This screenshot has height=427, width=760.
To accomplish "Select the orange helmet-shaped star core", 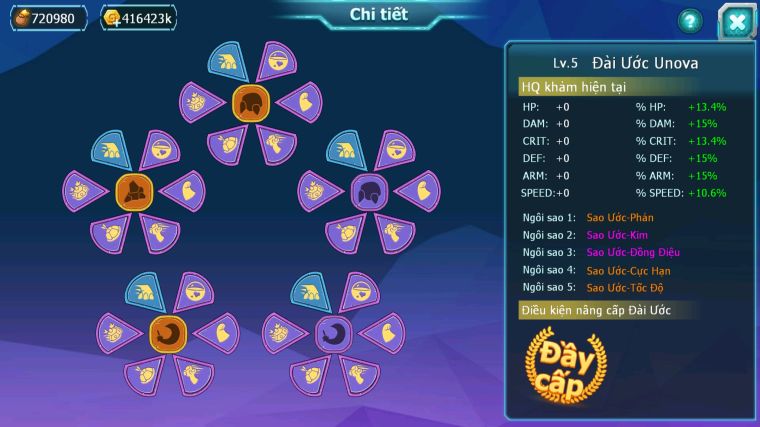I will [x=251, y=103].
